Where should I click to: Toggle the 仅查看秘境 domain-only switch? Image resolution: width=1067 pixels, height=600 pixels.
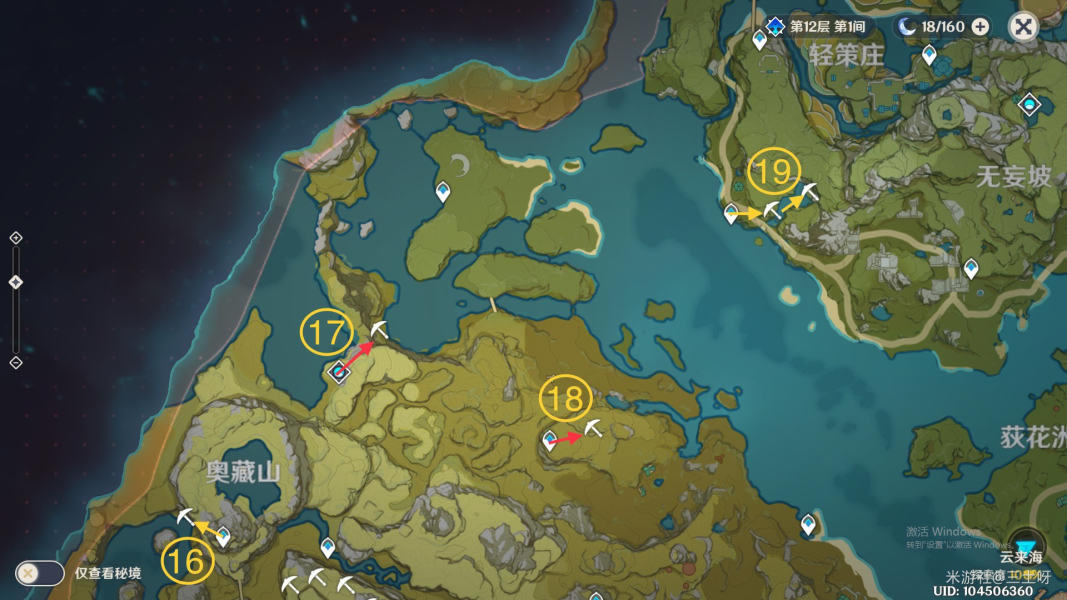click(x=39, y=573)
